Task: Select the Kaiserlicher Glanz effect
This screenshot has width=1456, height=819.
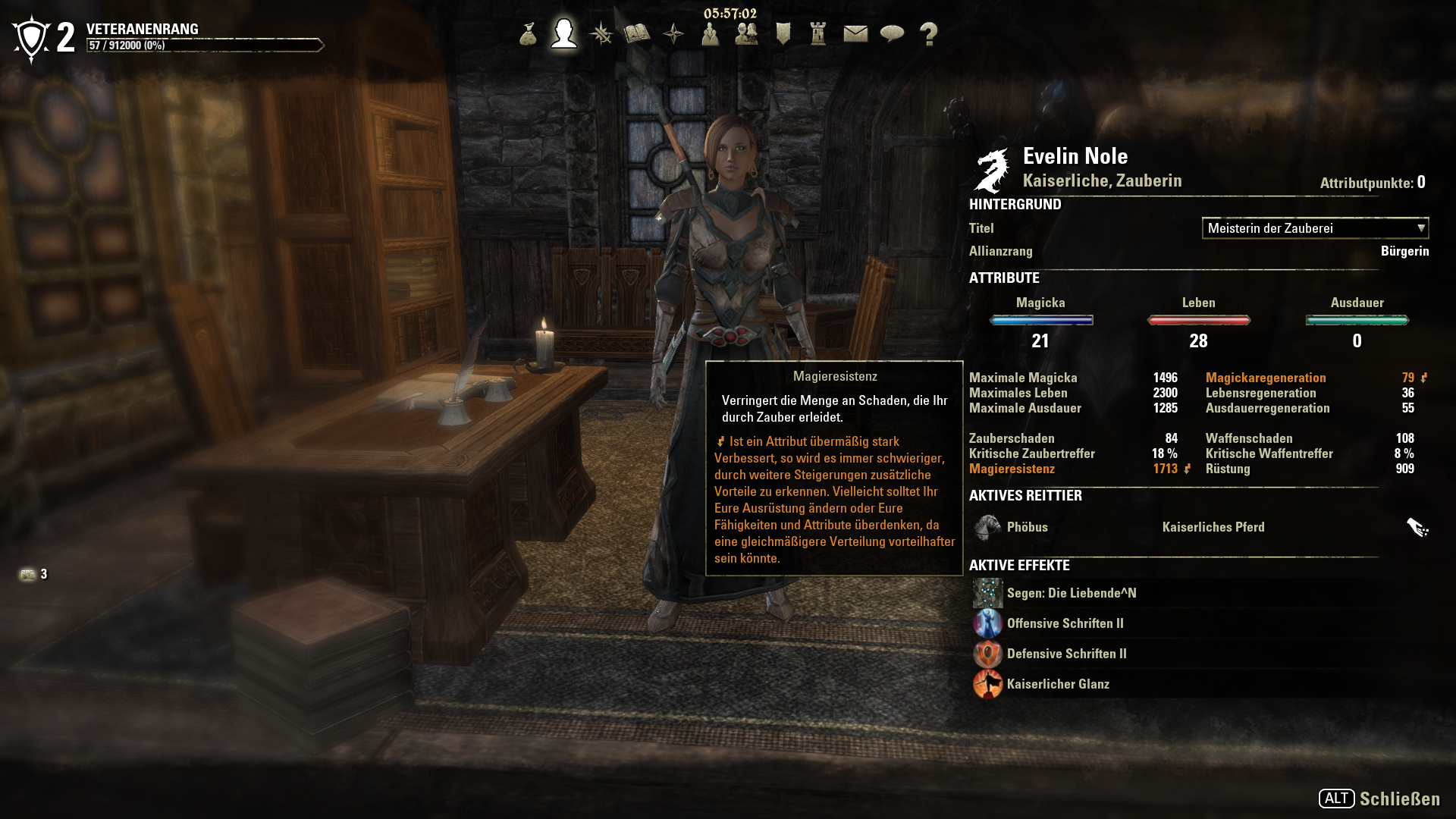Action: pos(1057,684)
